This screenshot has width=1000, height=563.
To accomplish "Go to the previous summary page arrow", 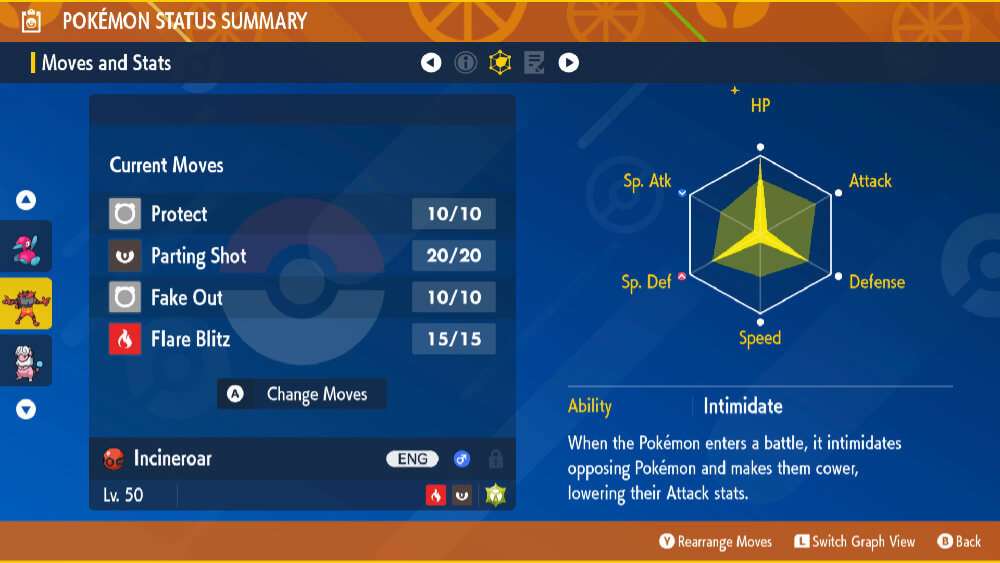I will [431, 63].
